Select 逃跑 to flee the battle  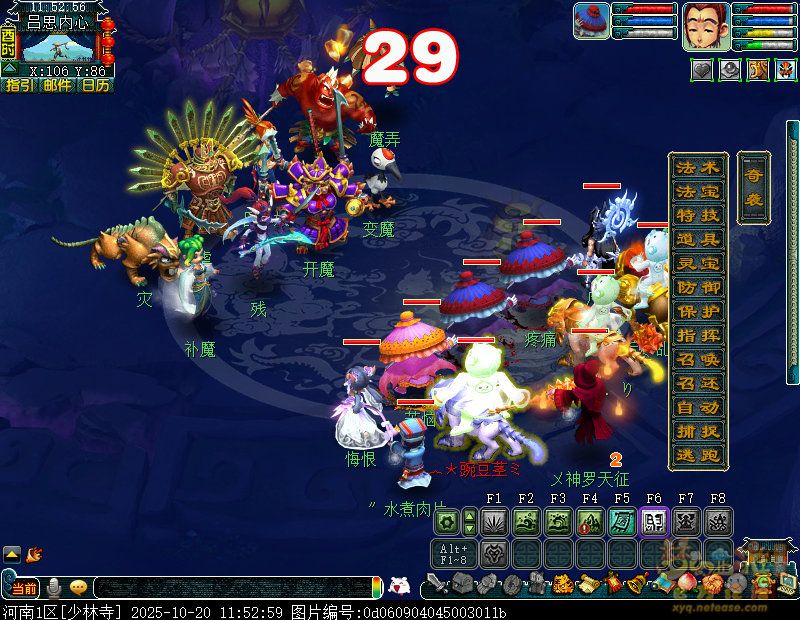pyautogui.click(x=697, y=455)
